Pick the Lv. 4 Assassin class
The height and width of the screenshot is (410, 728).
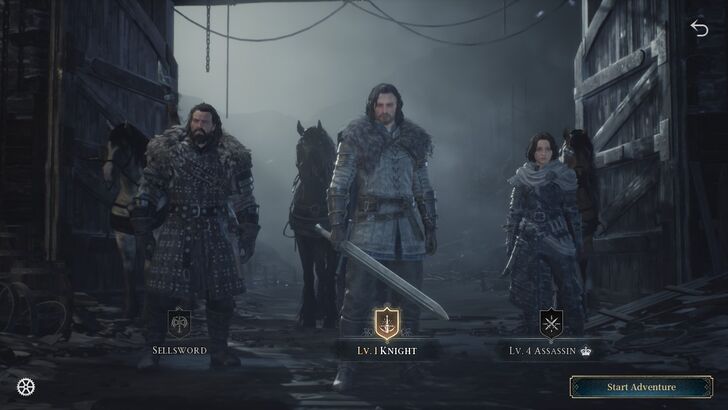(551, 324)
